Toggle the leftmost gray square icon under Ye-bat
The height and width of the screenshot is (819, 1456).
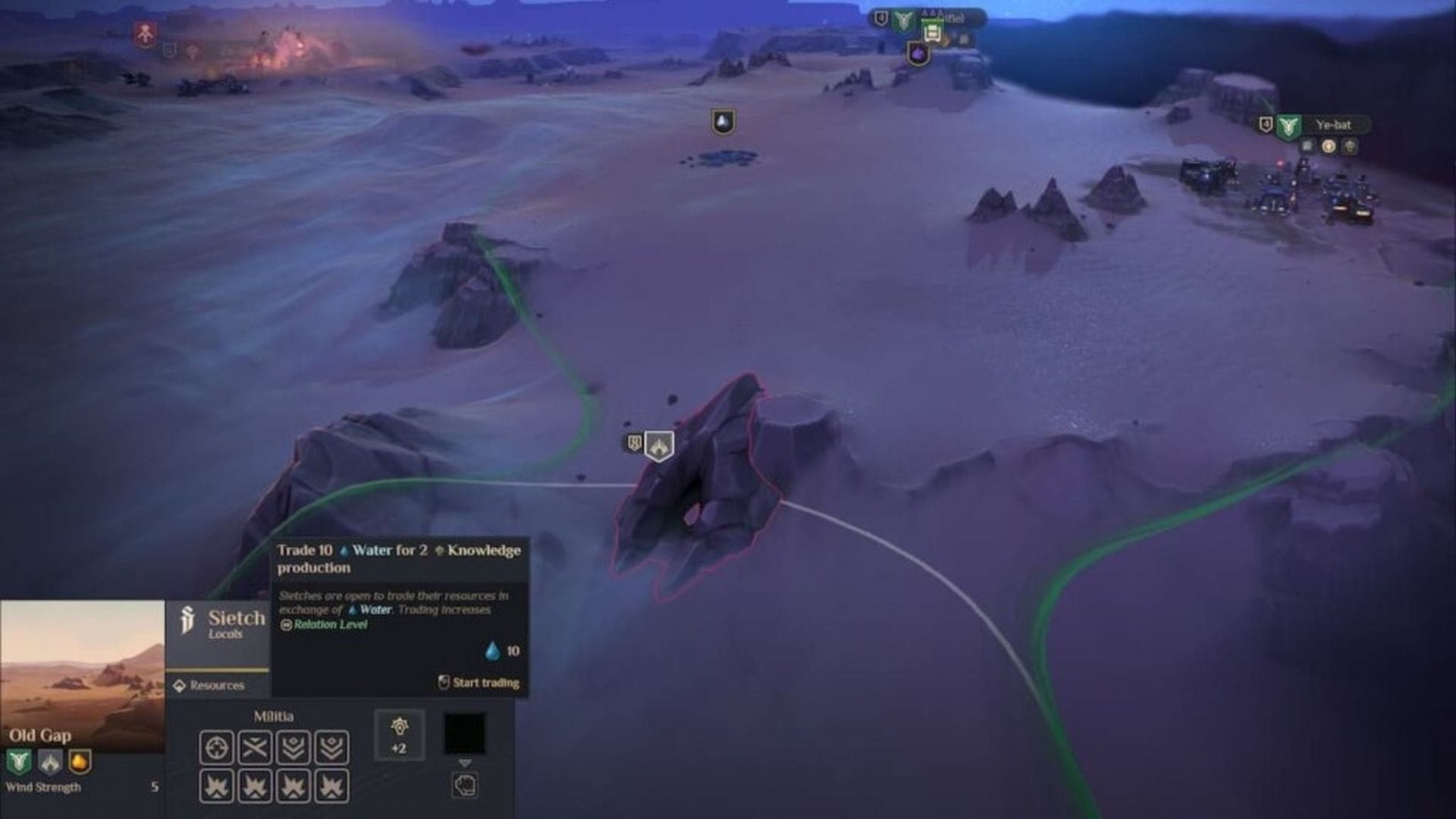1308,146
